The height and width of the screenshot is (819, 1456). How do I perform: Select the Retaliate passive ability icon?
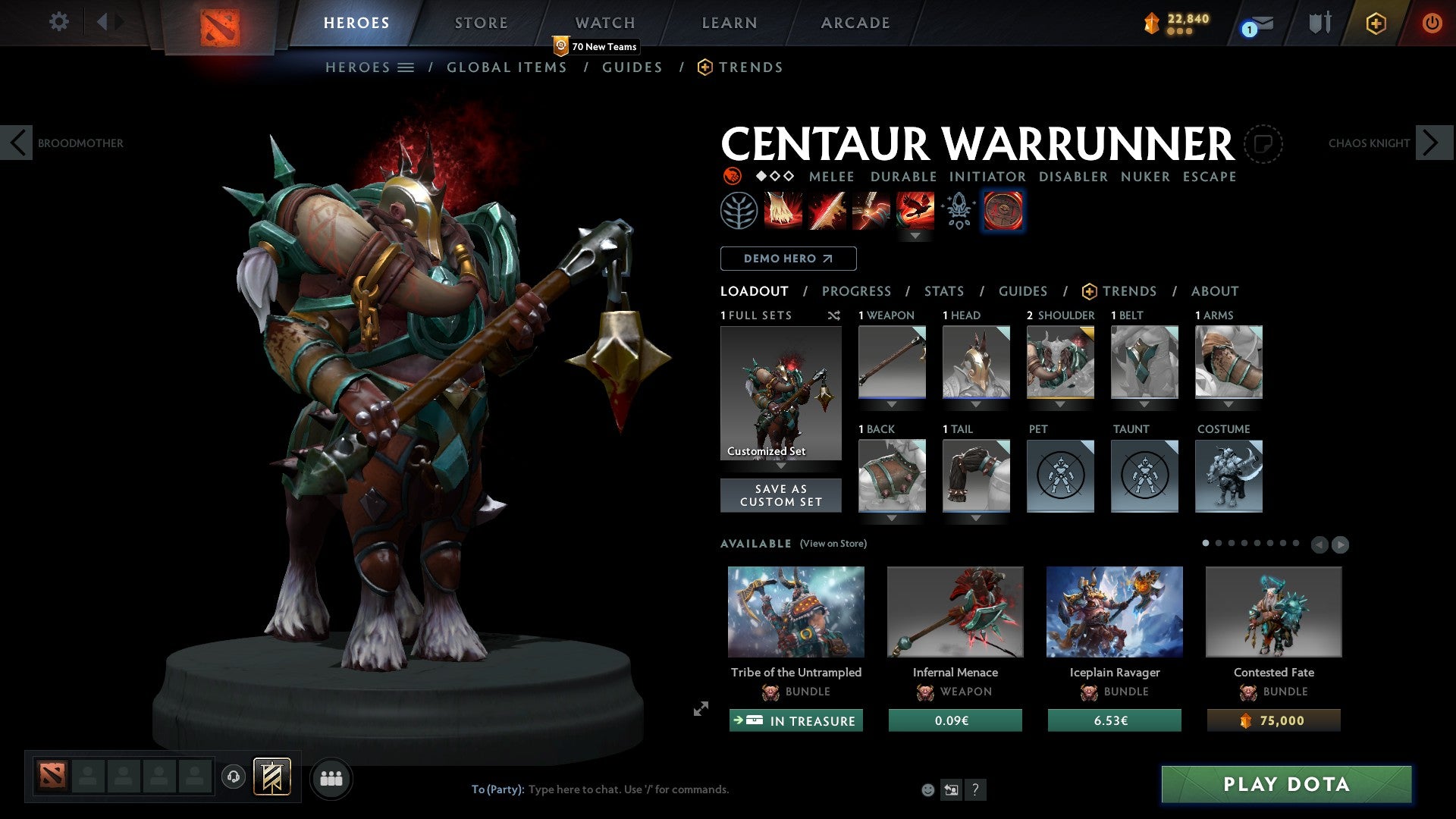(x=872, y=211)
